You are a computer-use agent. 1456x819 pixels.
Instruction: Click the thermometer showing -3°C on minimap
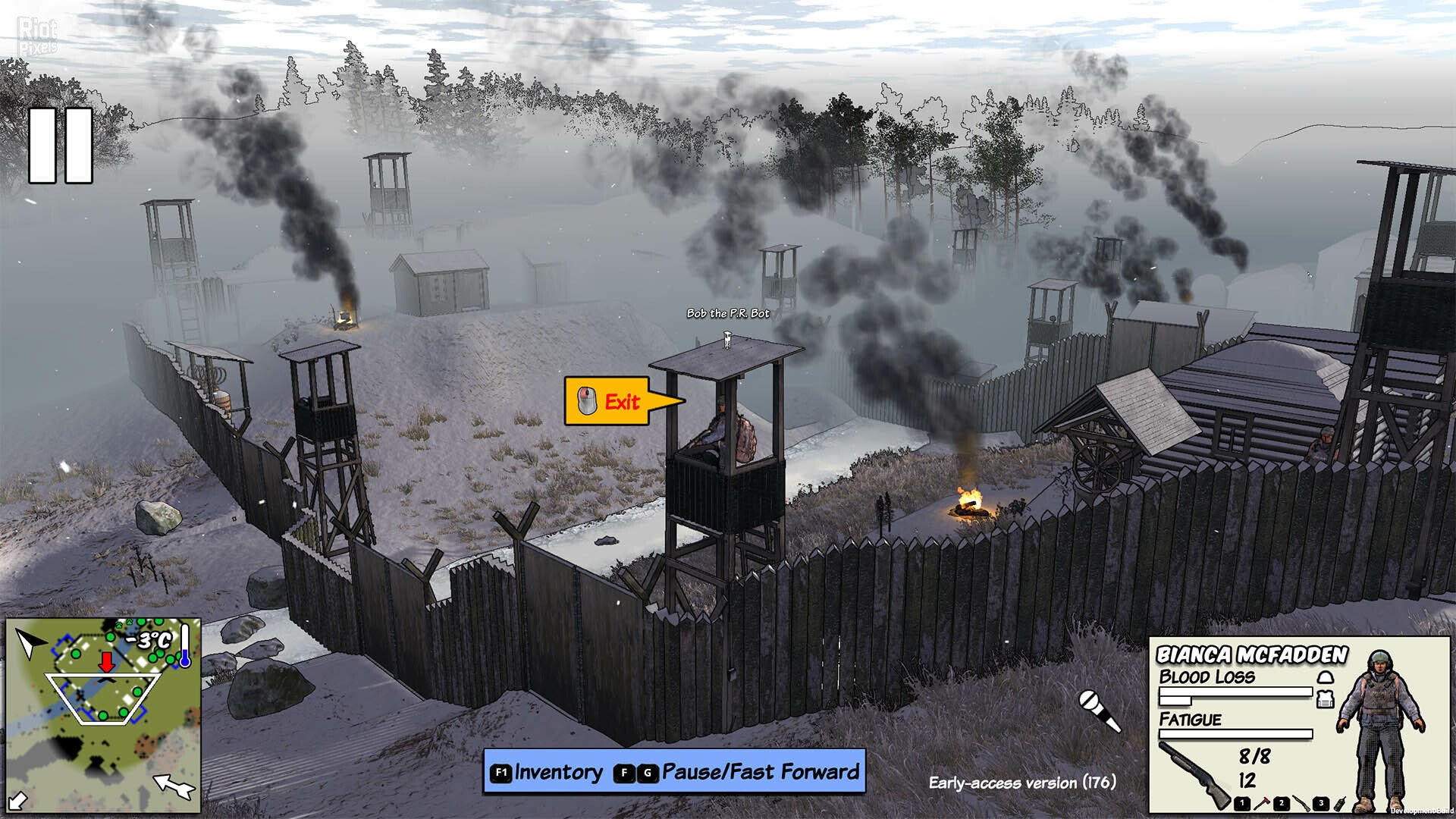[185, 645]
